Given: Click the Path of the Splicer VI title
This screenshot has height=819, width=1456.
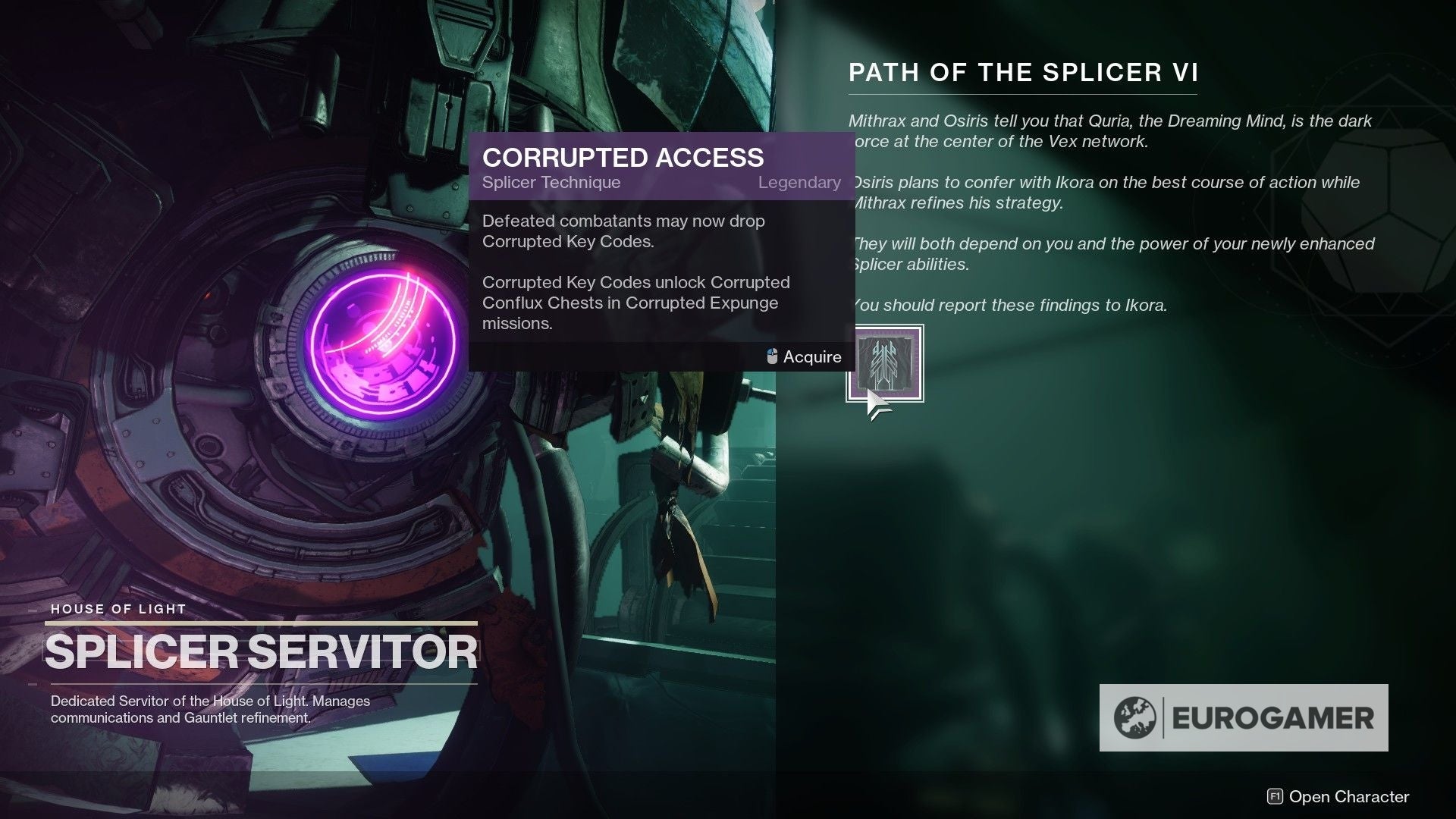Looking at the screenshot, I should [x=1022, y=73].
